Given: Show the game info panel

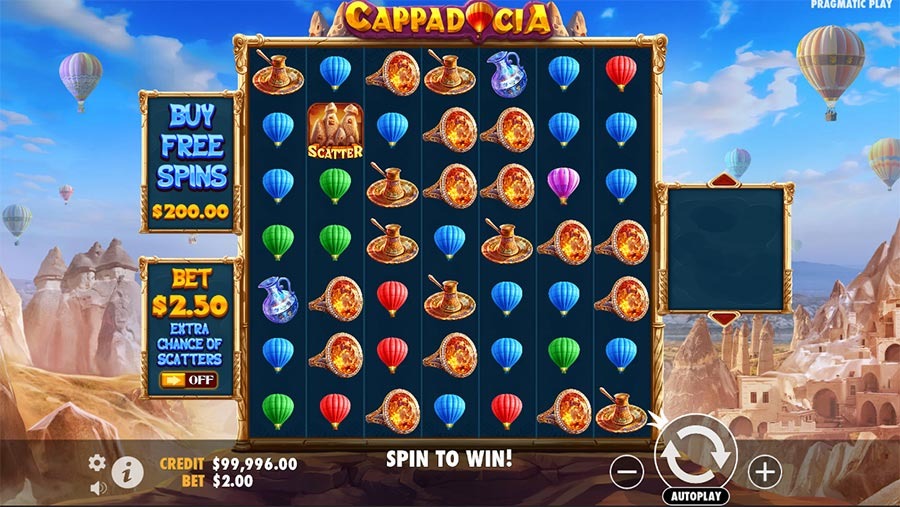Looking at the screenshot, I should (127, 472).
